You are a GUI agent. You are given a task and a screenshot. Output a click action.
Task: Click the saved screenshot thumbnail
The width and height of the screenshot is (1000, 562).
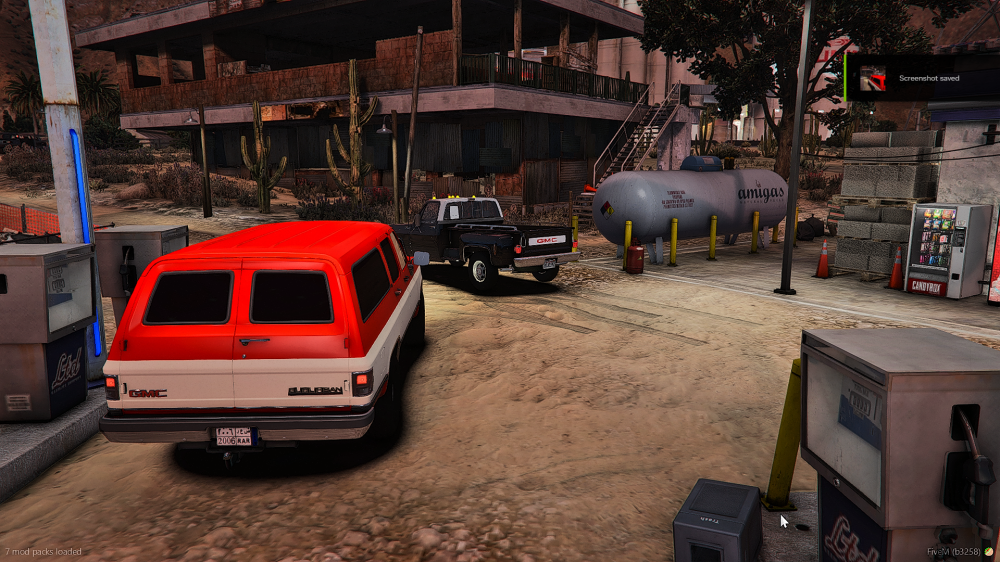point(873,78)
